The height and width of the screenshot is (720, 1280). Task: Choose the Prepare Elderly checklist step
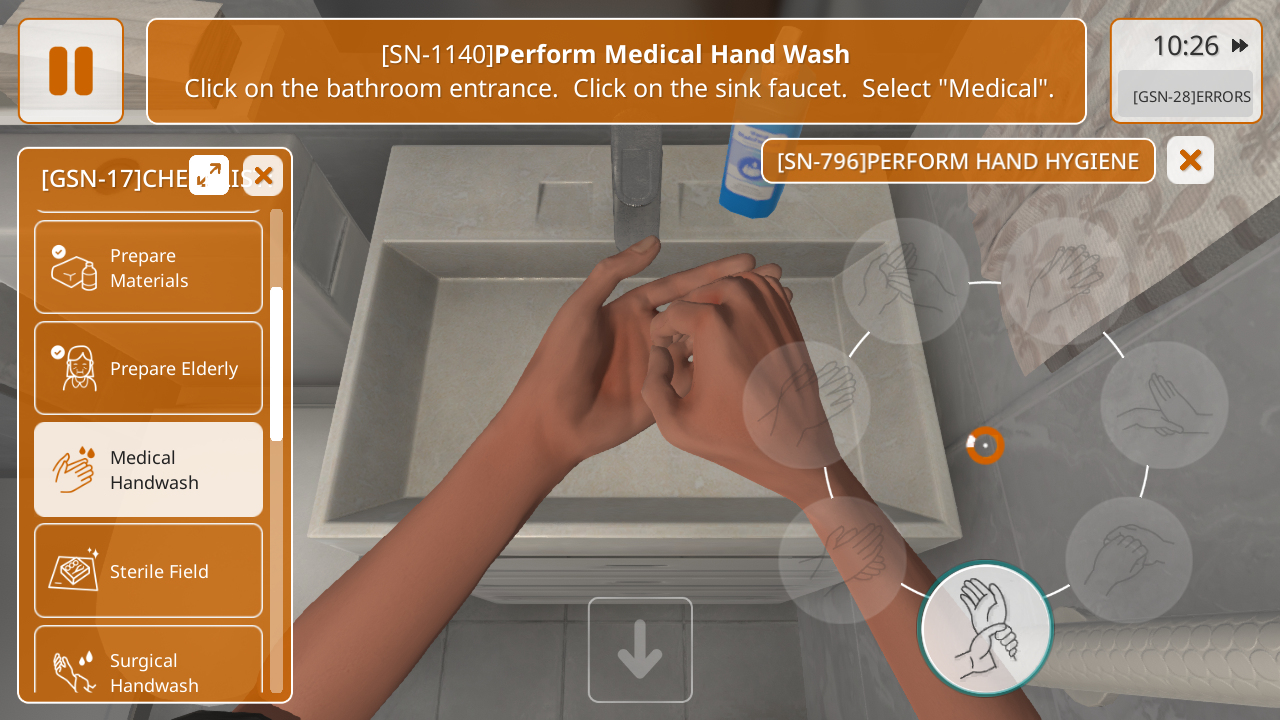click(148, 368)
